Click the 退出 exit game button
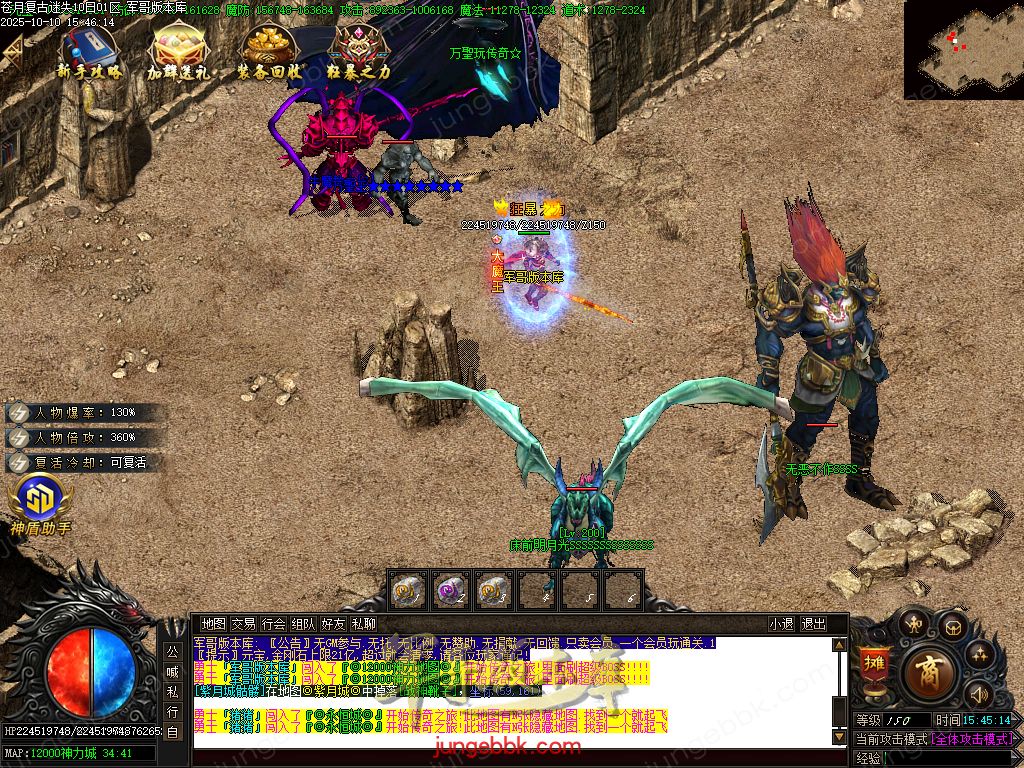The width and height of the screenshot is (1024, 768). point(814,623)
